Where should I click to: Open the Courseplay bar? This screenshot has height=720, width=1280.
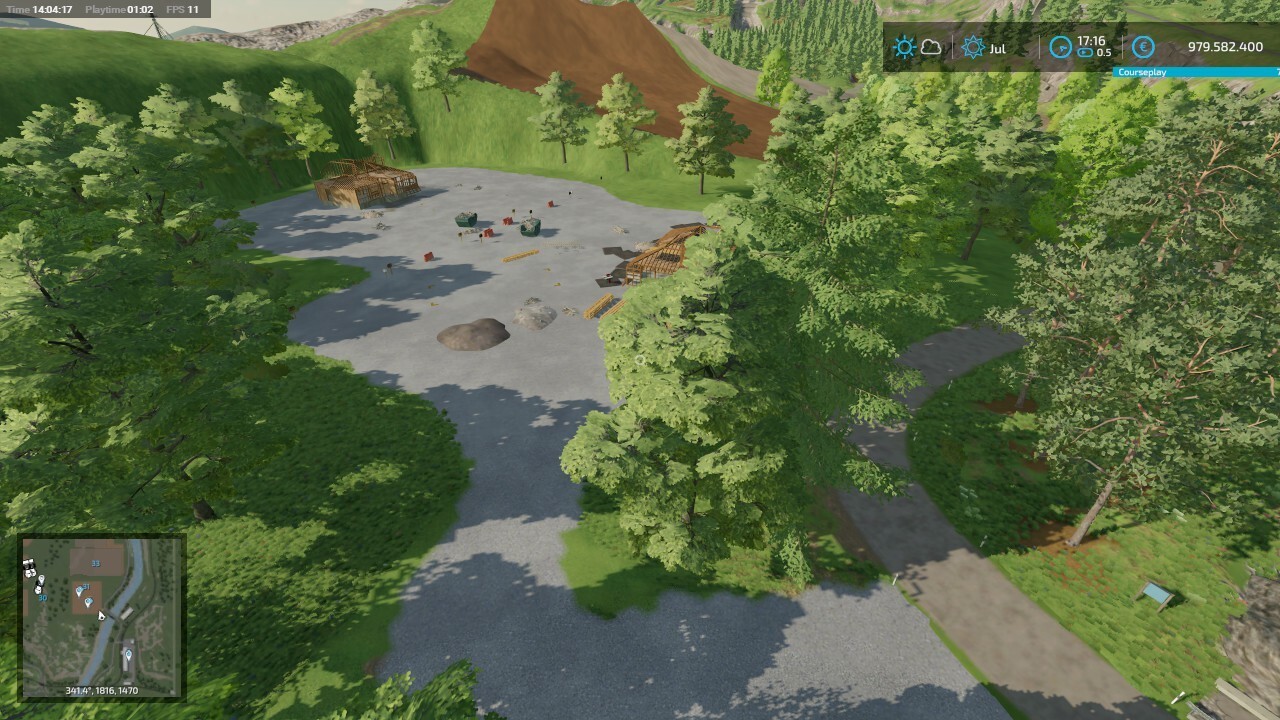(1195, 72)
